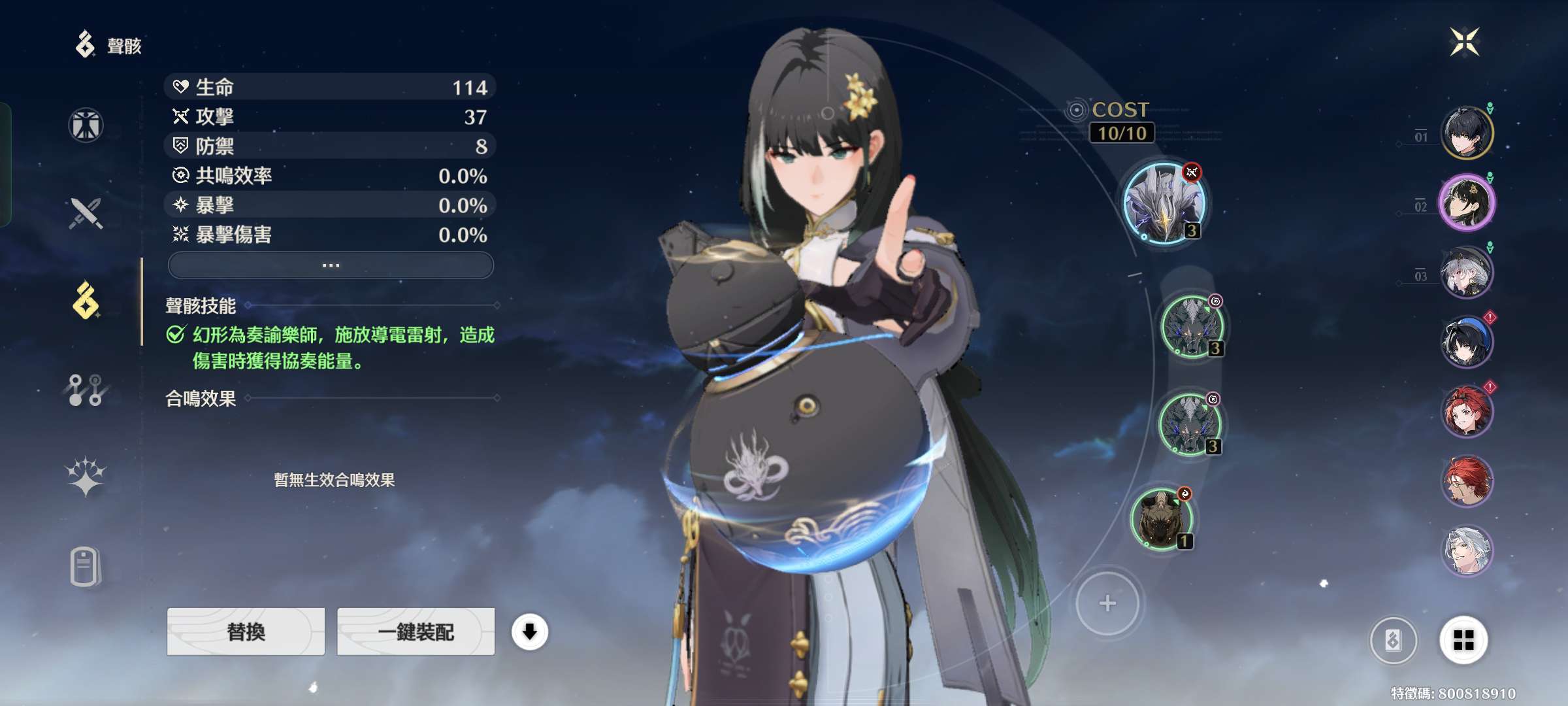Screen dimensions: 1568x706
Task: Select the white-haired character portrait at the bottom
Action: (1467, 551)
